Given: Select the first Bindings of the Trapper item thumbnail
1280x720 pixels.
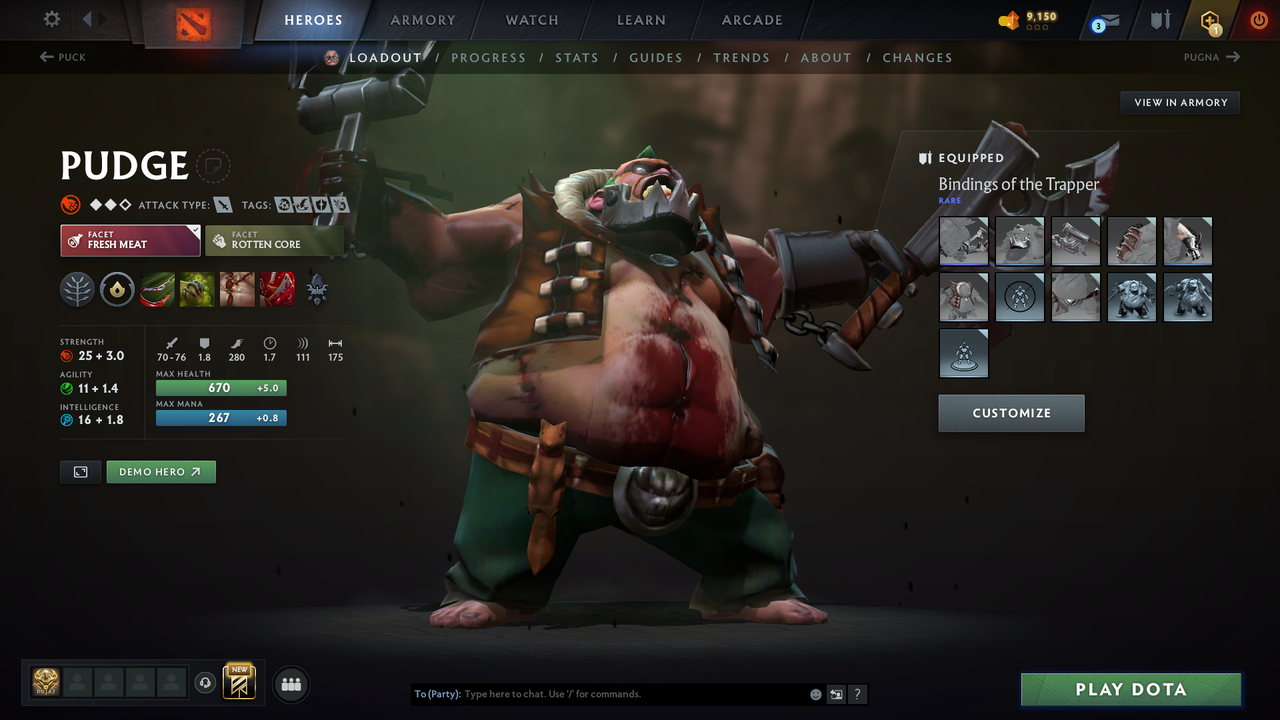Looking at the screenshot, I should coord(963,240).
